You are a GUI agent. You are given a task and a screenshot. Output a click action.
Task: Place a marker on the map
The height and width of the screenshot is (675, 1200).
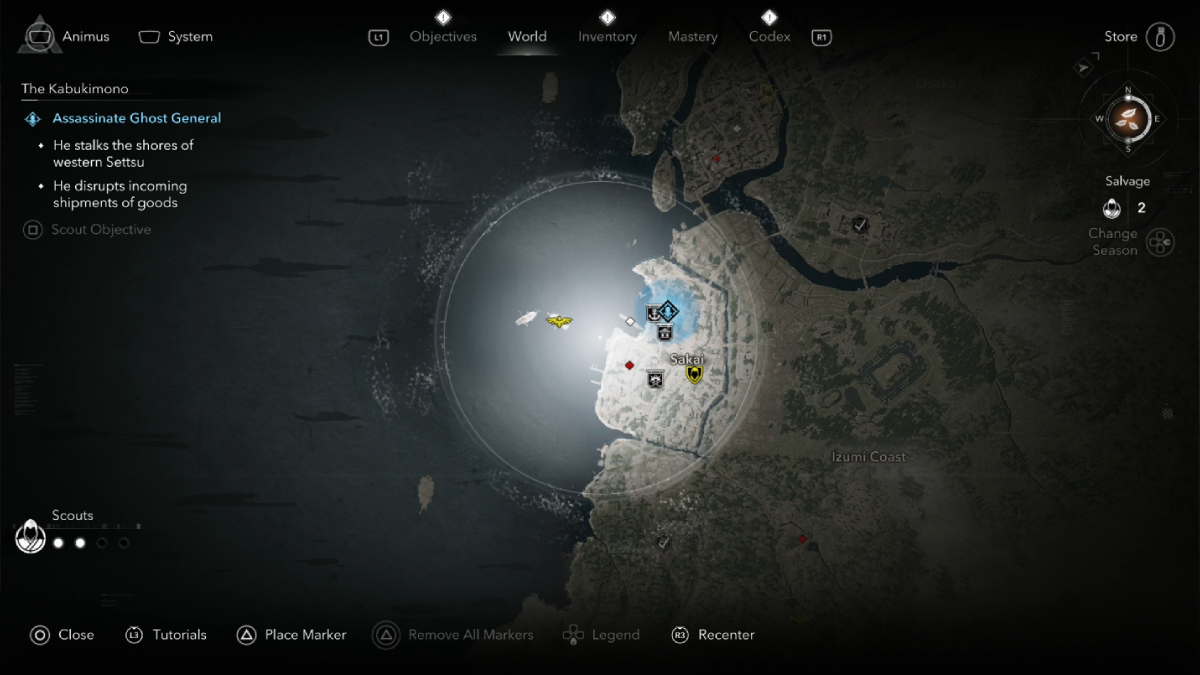[292, 635]
